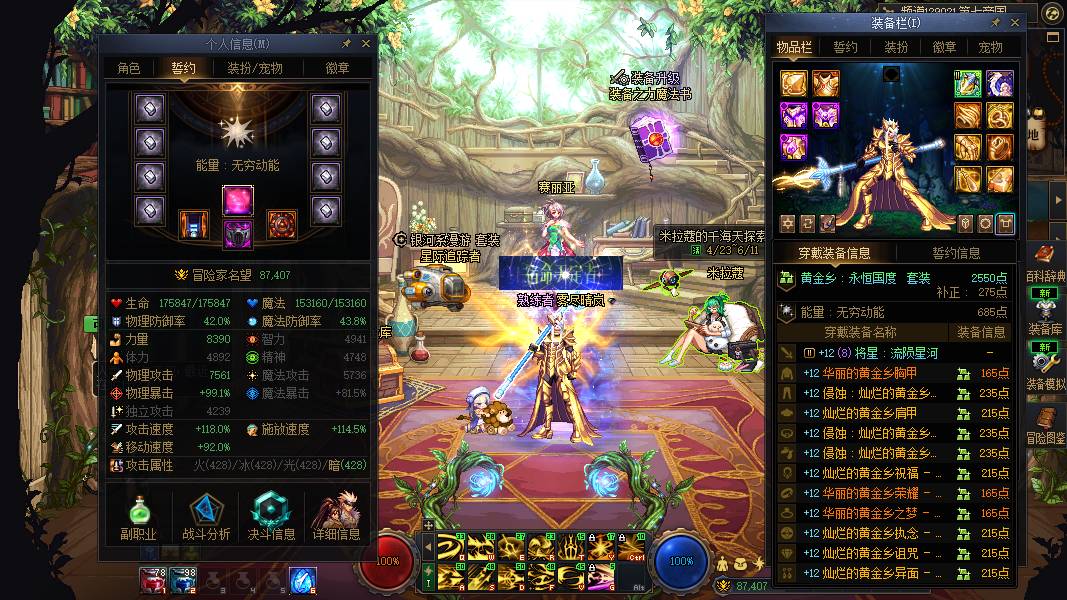Select the pink glowing orb oath slot
The image size is (1067, 600).
click(238, 200)
